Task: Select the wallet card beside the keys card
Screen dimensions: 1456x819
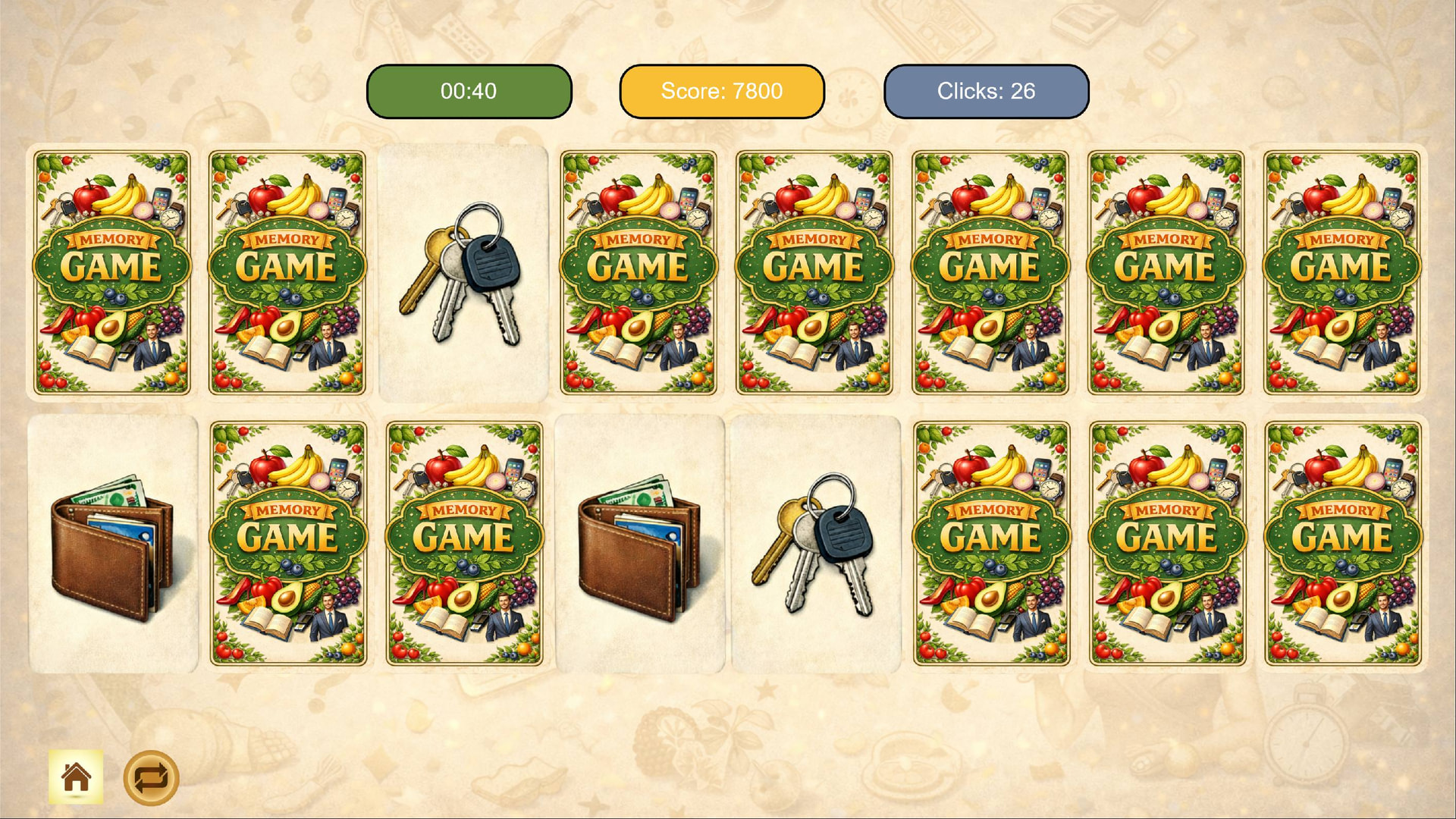Action: tap(640, 544)
